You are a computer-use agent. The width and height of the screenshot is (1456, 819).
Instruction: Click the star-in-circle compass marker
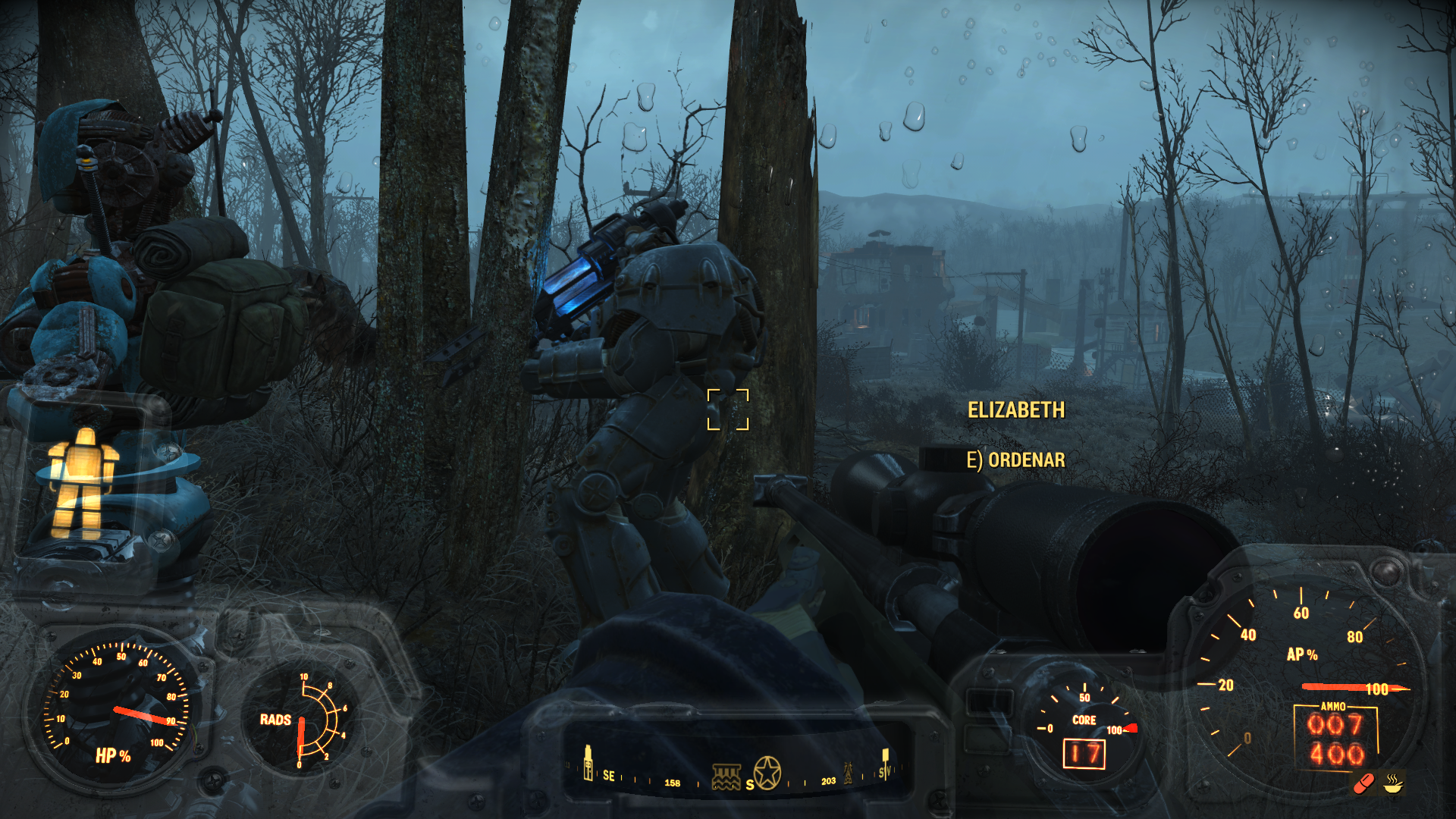(767, 773)
